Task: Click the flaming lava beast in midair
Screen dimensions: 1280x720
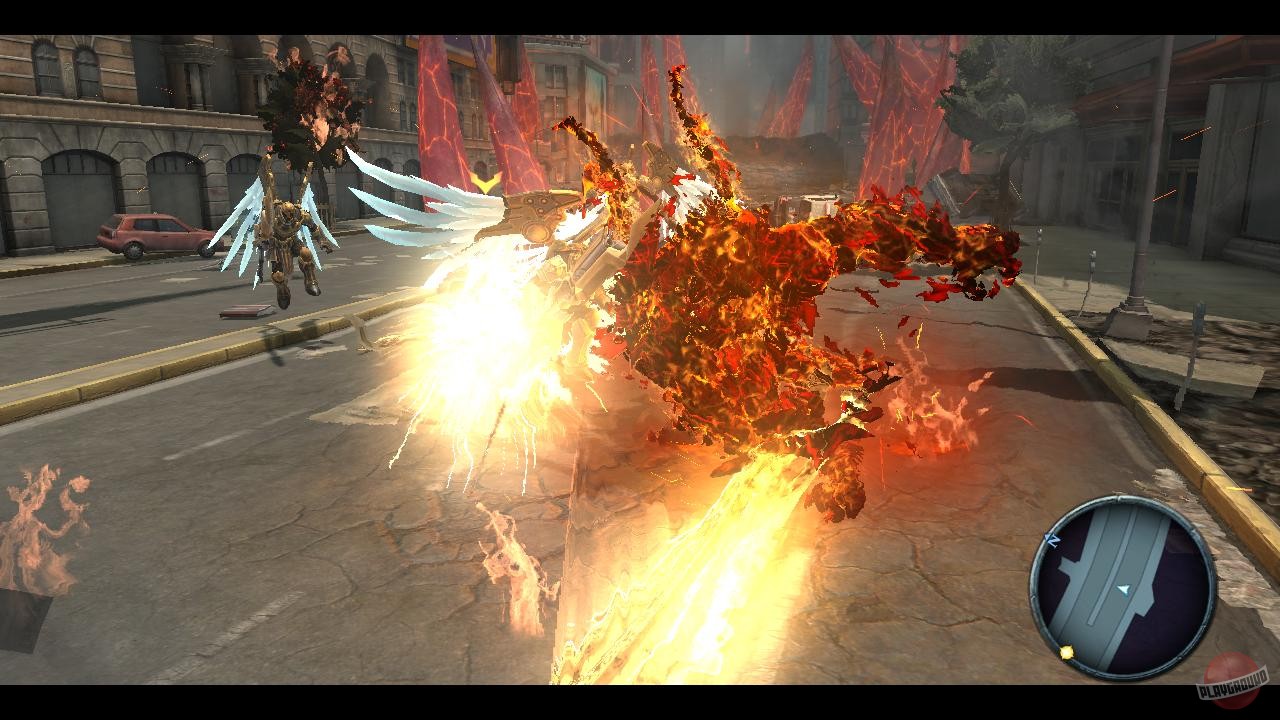Action: [760, 290]
